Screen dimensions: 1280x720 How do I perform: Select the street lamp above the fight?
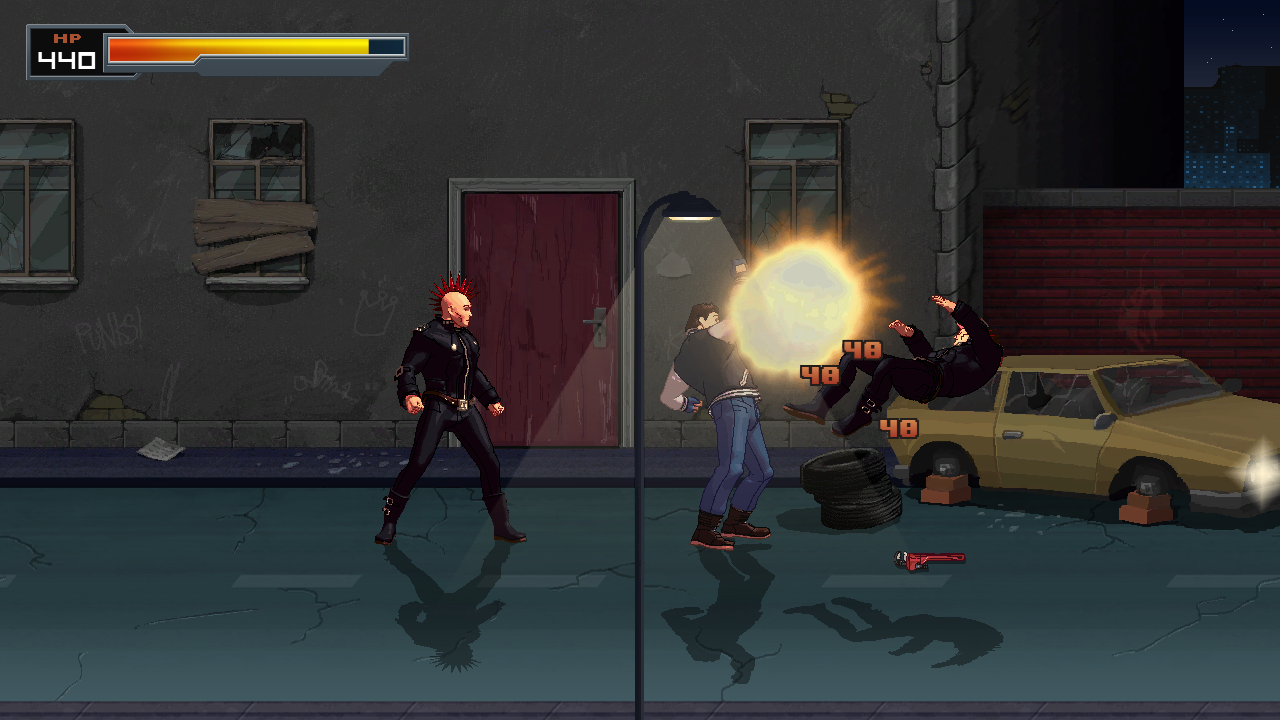tap(690, 210)
